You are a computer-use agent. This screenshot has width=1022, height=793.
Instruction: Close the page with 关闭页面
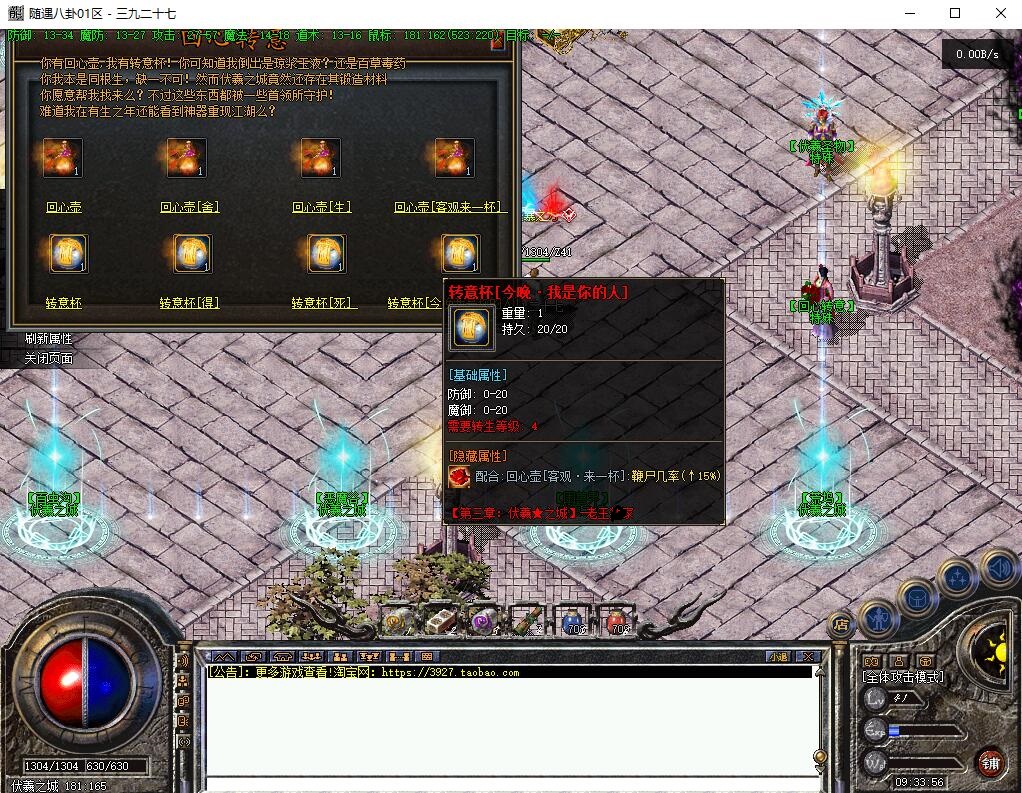pos(48,358)
